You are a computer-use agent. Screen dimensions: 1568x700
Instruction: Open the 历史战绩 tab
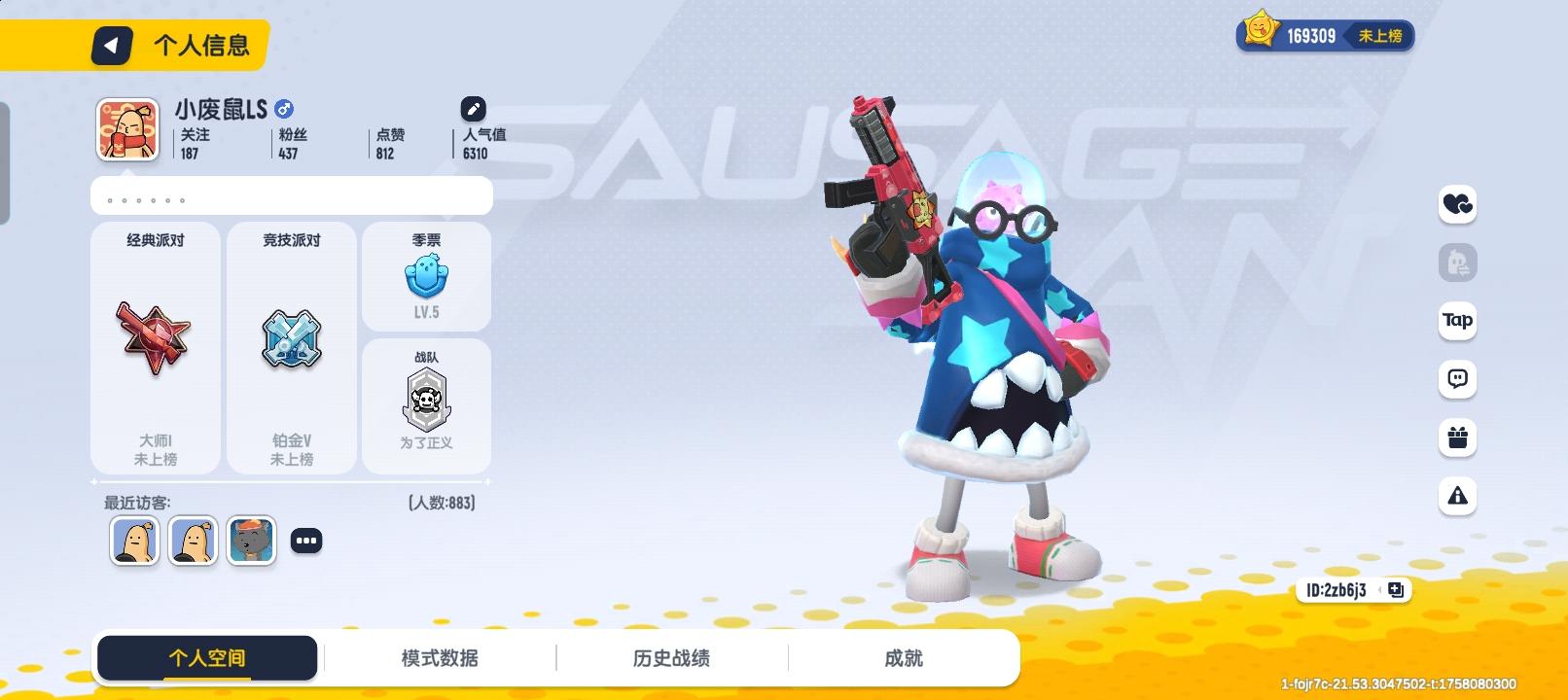pos(671,657)
